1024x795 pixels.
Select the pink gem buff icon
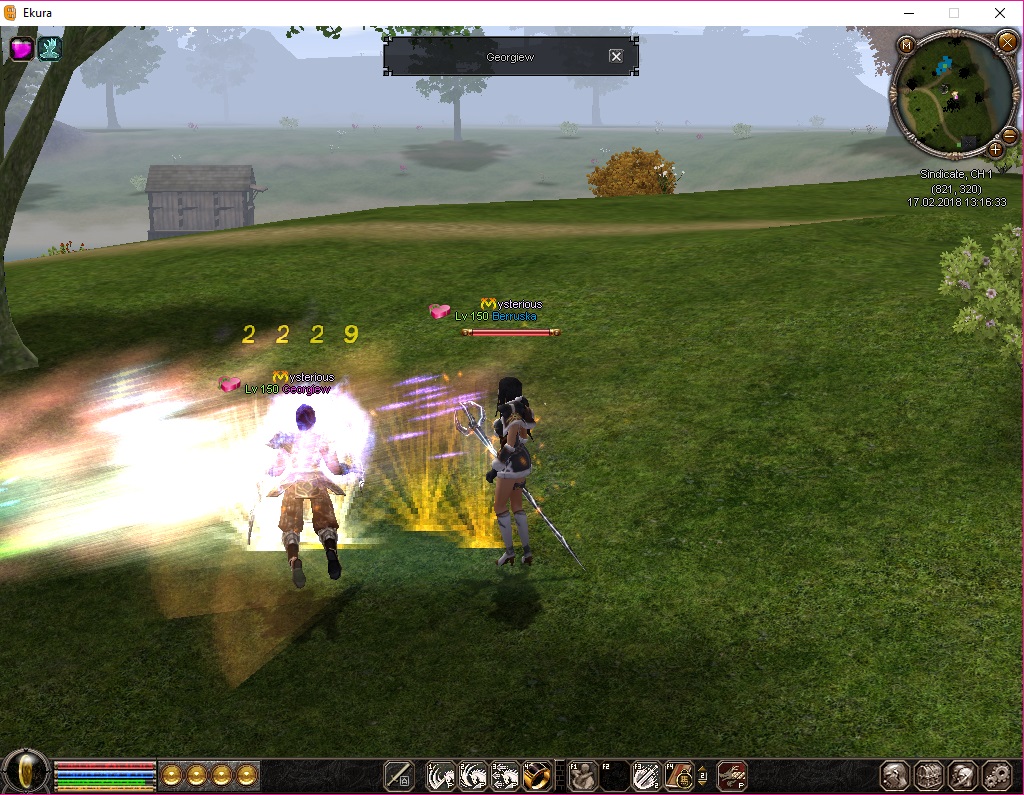pos(22,48)
